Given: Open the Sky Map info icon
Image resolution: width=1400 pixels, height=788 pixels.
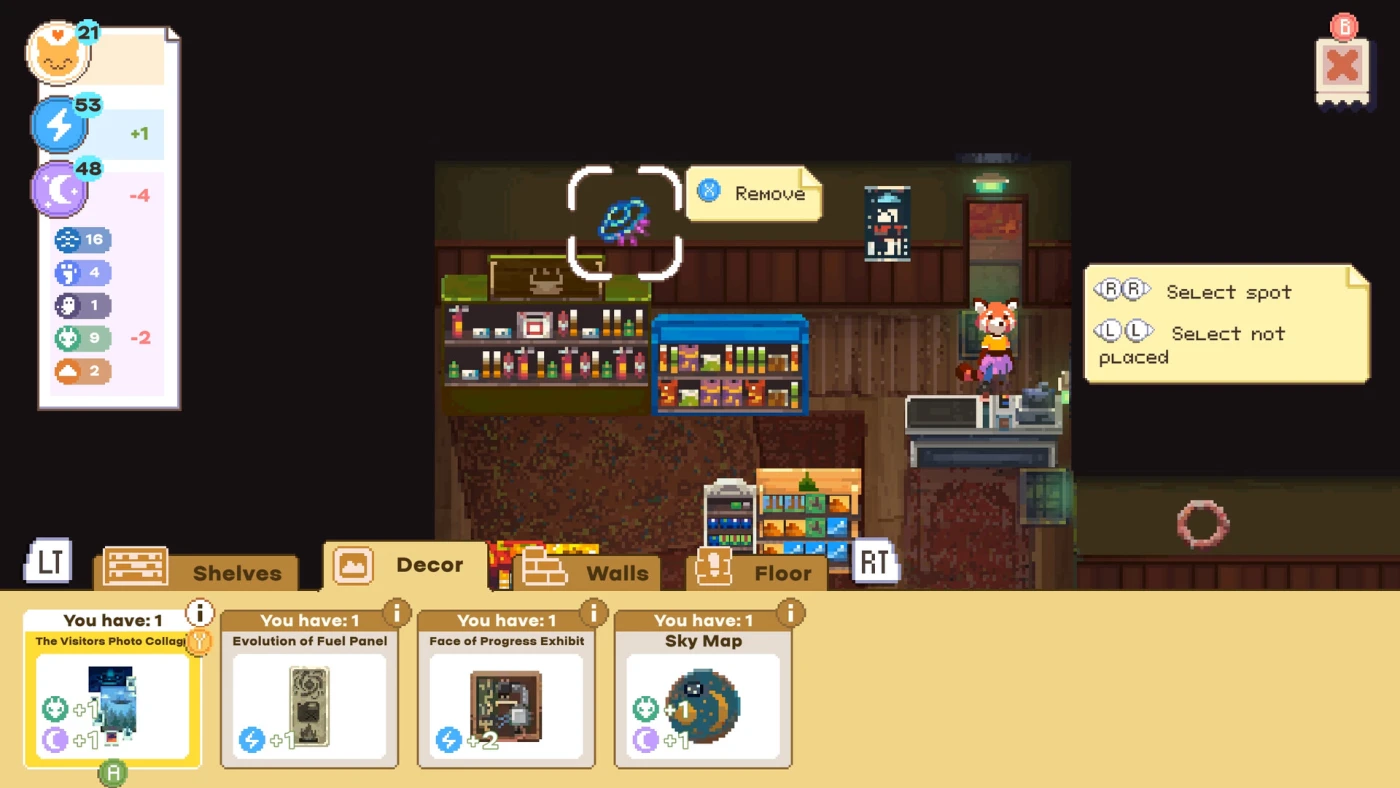Looking at the screenshot, I should (x=791, y=611).
